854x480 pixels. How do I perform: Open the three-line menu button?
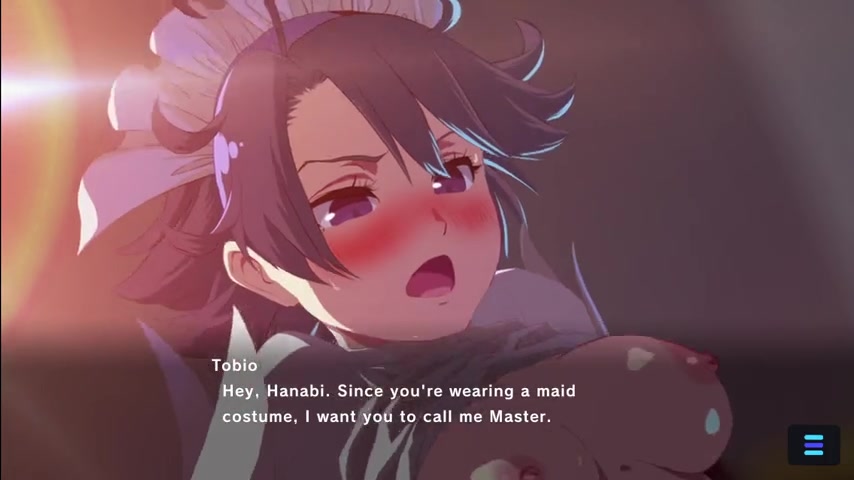(813, 445)
